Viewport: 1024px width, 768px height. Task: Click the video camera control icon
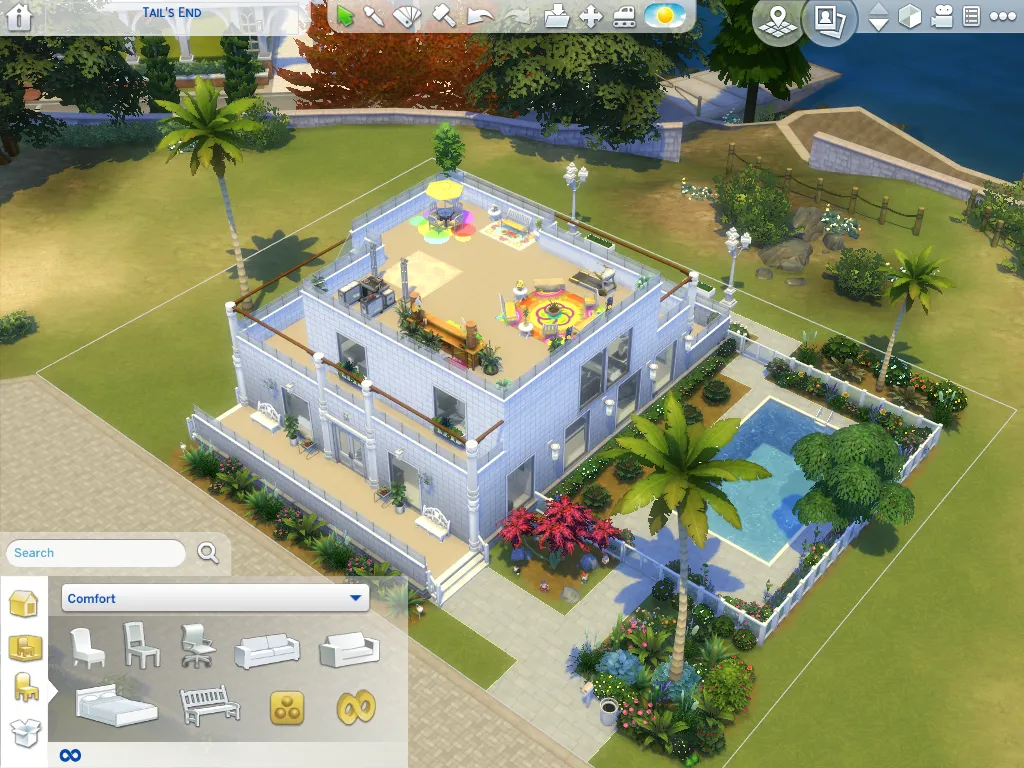941,17
